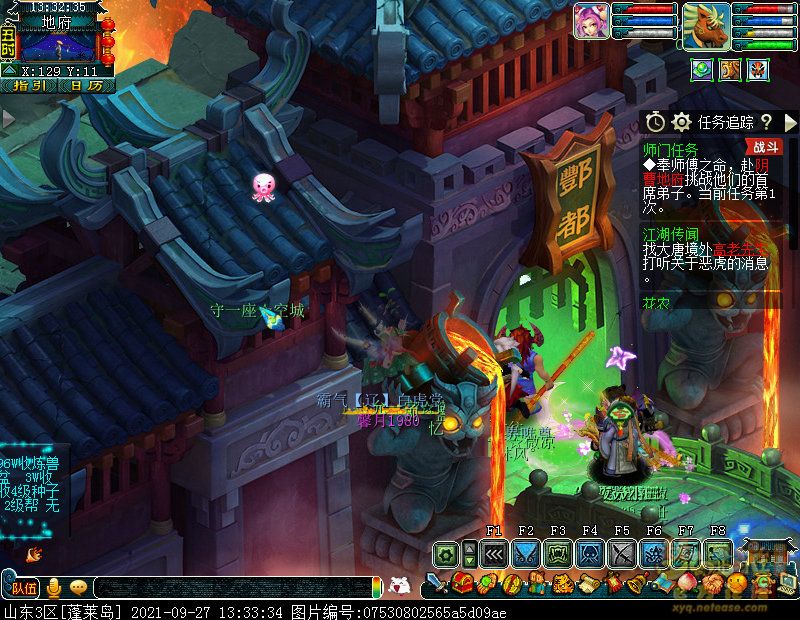Open the task tracker gear settings

point(682,122)
